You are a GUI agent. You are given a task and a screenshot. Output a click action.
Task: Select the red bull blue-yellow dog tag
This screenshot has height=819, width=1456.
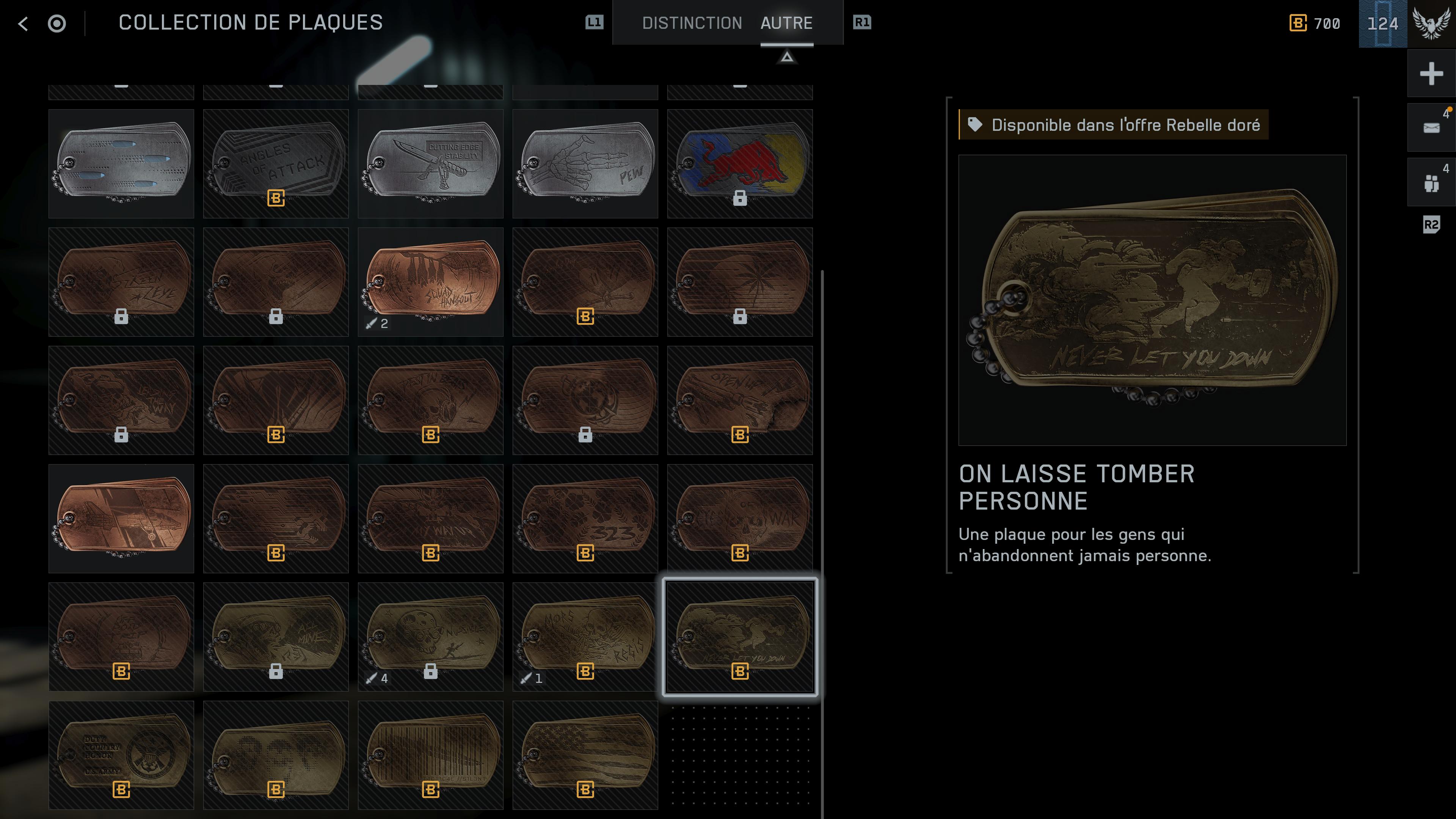739,163
